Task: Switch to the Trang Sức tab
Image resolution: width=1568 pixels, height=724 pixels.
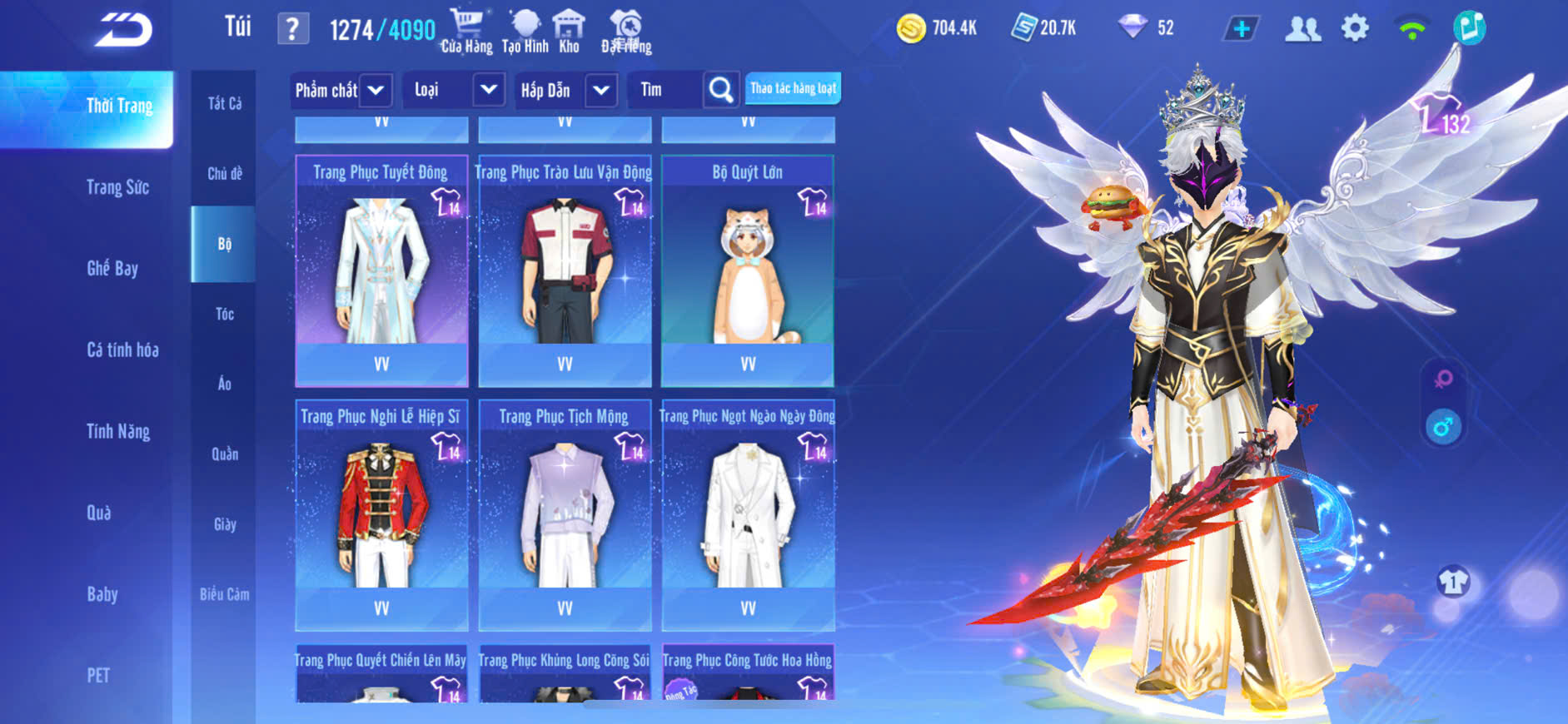Action: point(117,187)
